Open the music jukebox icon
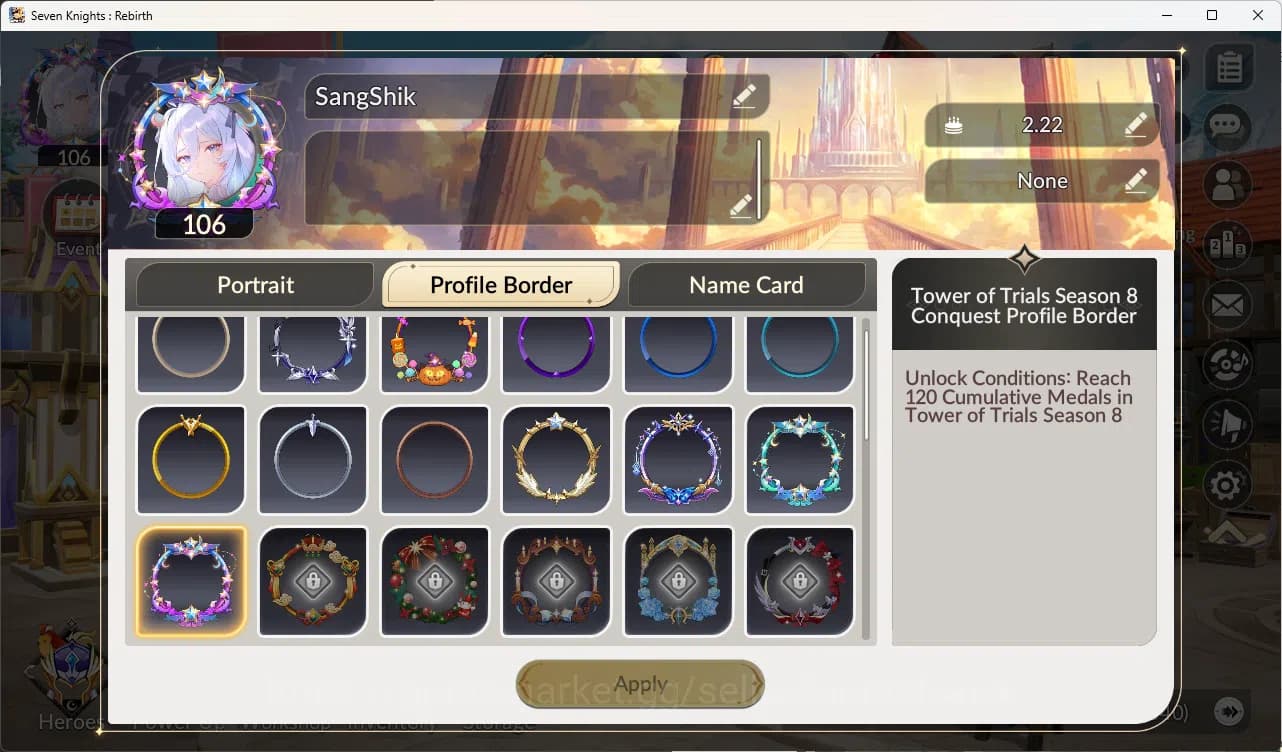This screenshot has height=752, width=1282. click(1228, 365)
